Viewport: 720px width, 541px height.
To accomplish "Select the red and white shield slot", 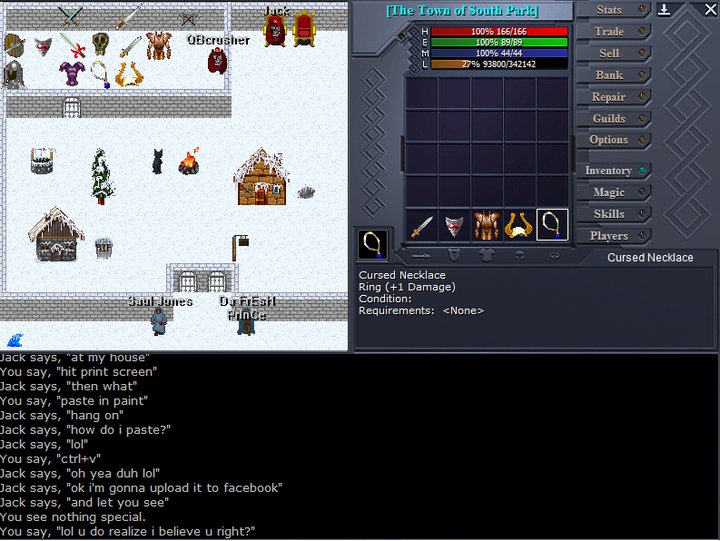I will [454, 225].
